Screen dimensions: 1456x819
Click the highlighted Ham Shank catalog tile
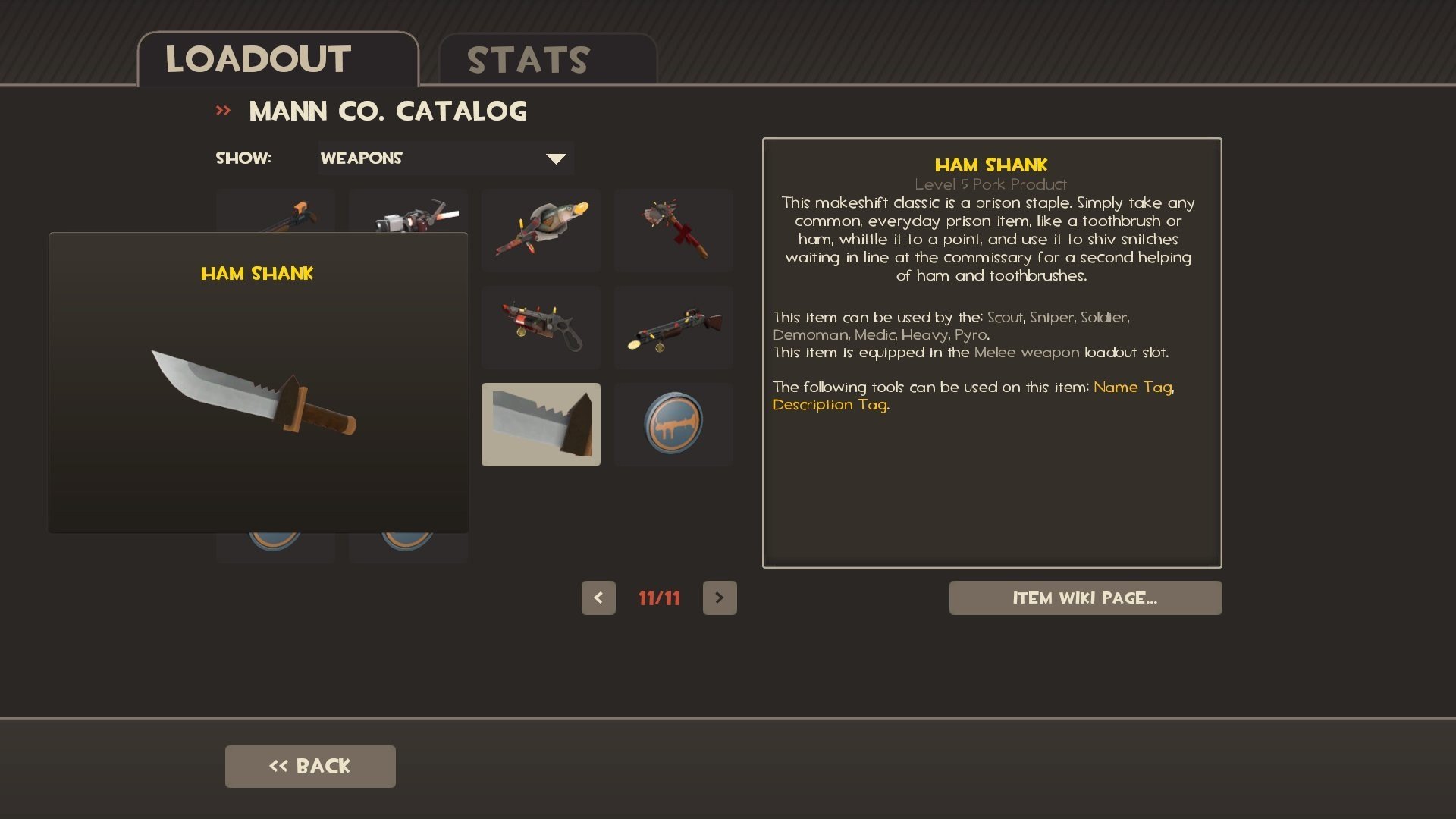pos(541,424)
